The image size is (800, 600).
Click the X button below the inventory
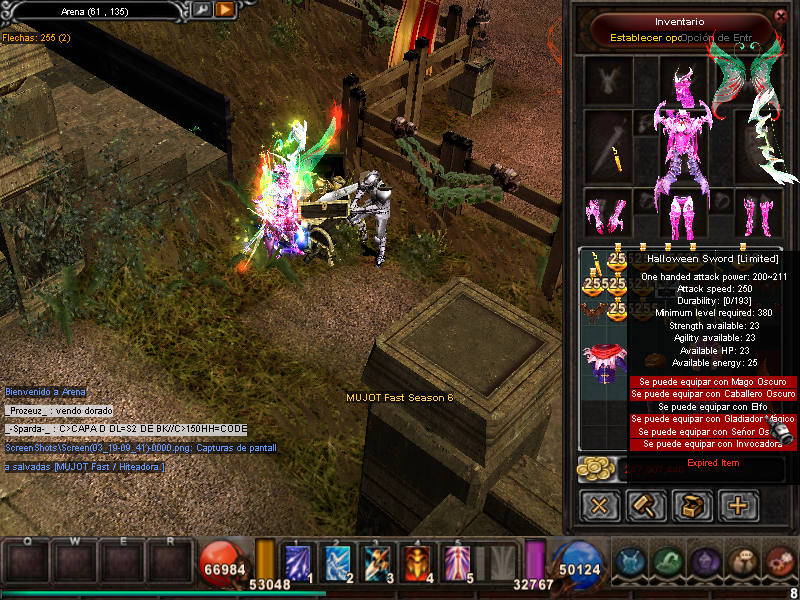coord(600,505)
